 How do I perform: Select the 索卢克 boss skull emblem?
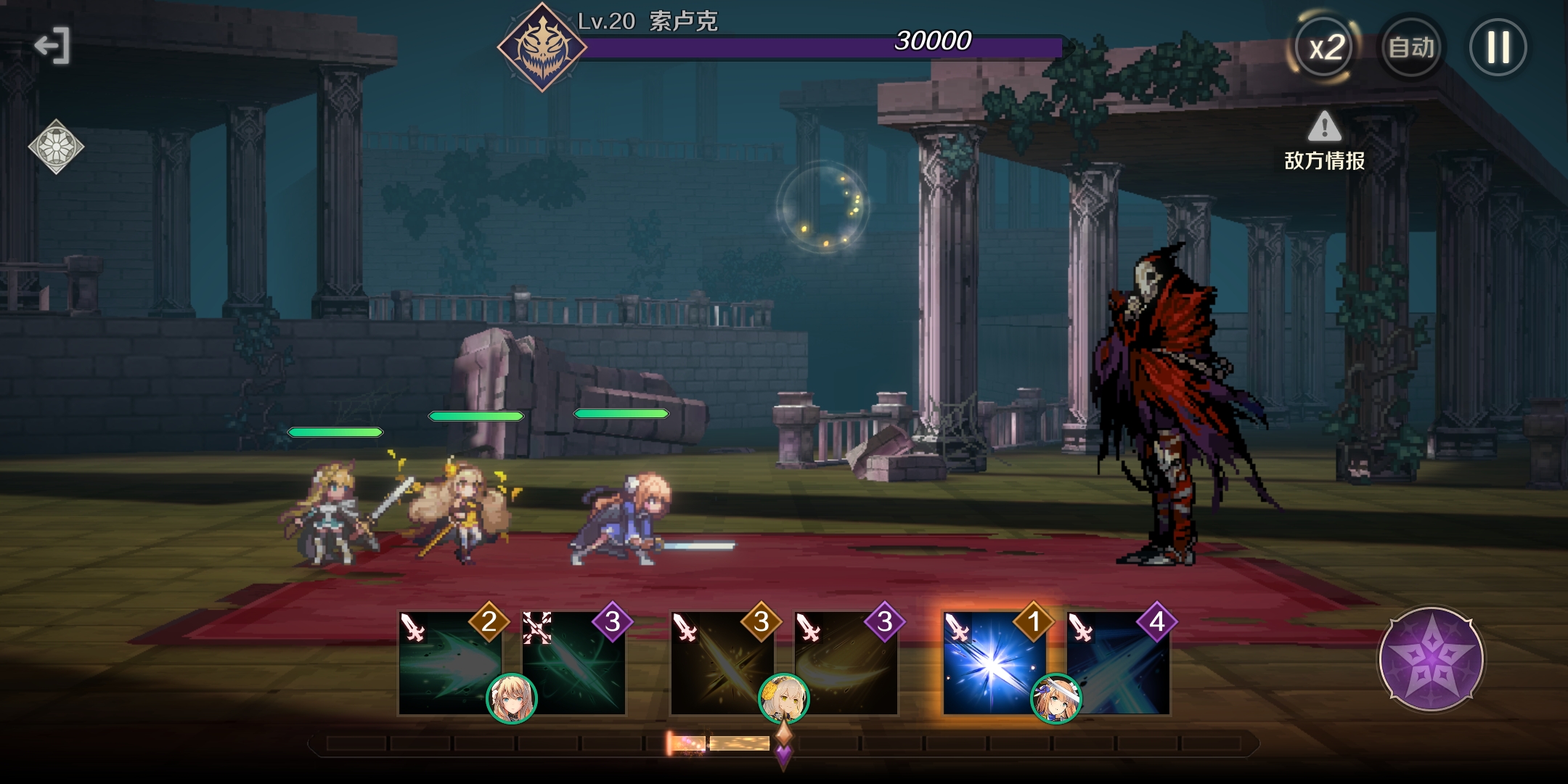[x=542, y=47]
